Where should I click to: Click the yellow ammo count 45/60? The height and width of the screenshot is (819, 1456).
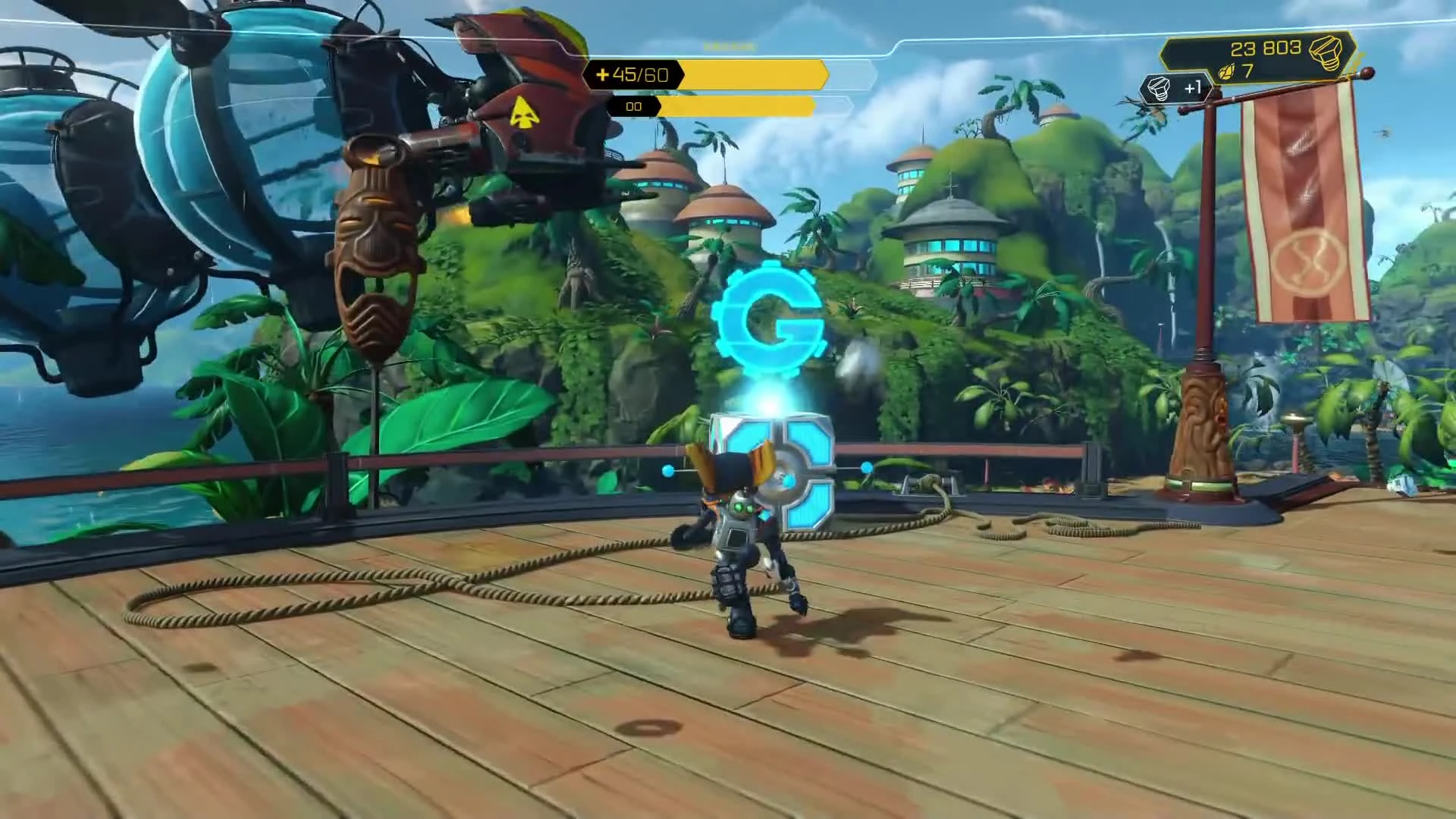(641, 74)
